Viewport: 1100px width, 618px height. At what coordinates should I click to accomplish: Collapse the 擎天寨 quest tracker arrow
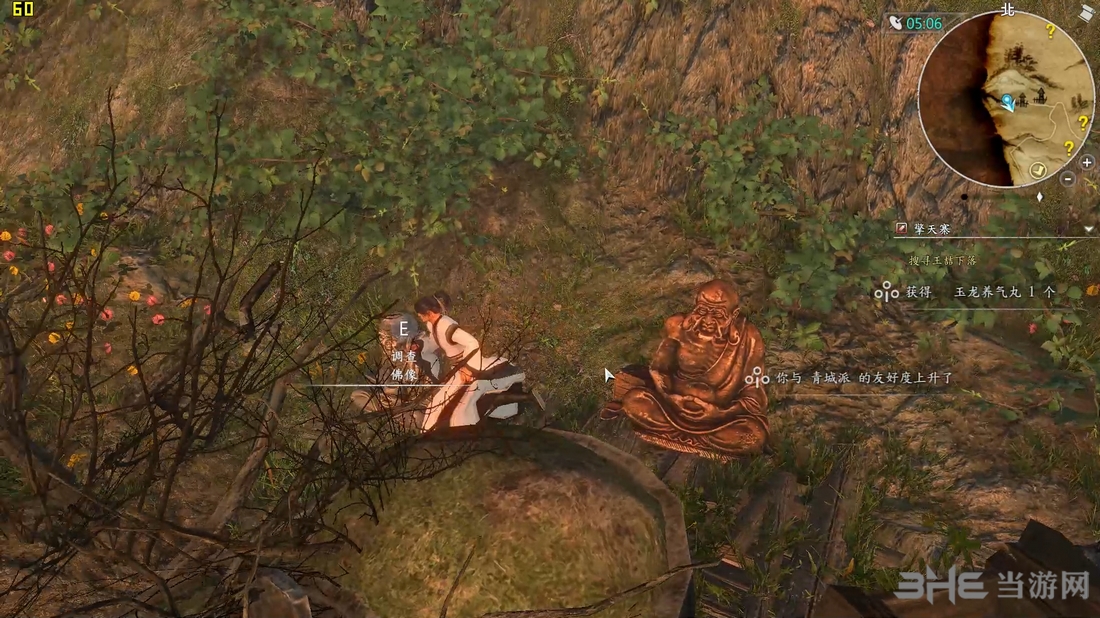(1089, 230)
